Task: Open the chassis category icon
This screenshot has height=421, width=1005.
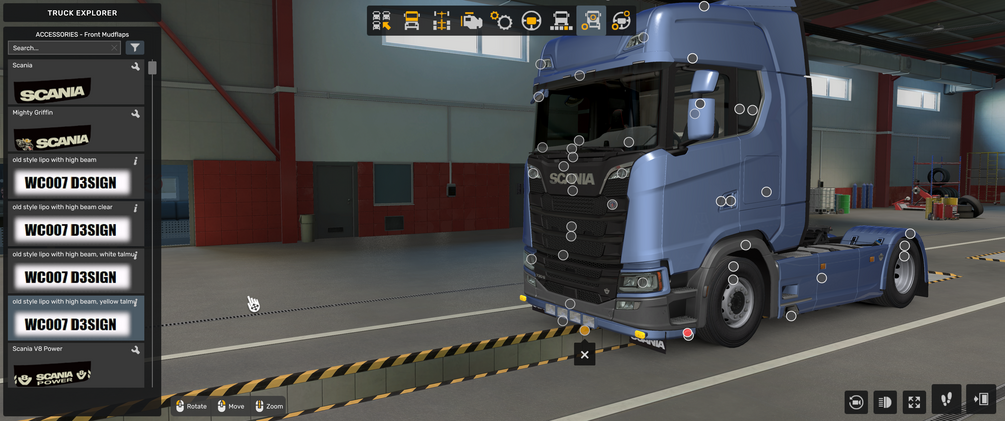Action: [x=441, y=21]
